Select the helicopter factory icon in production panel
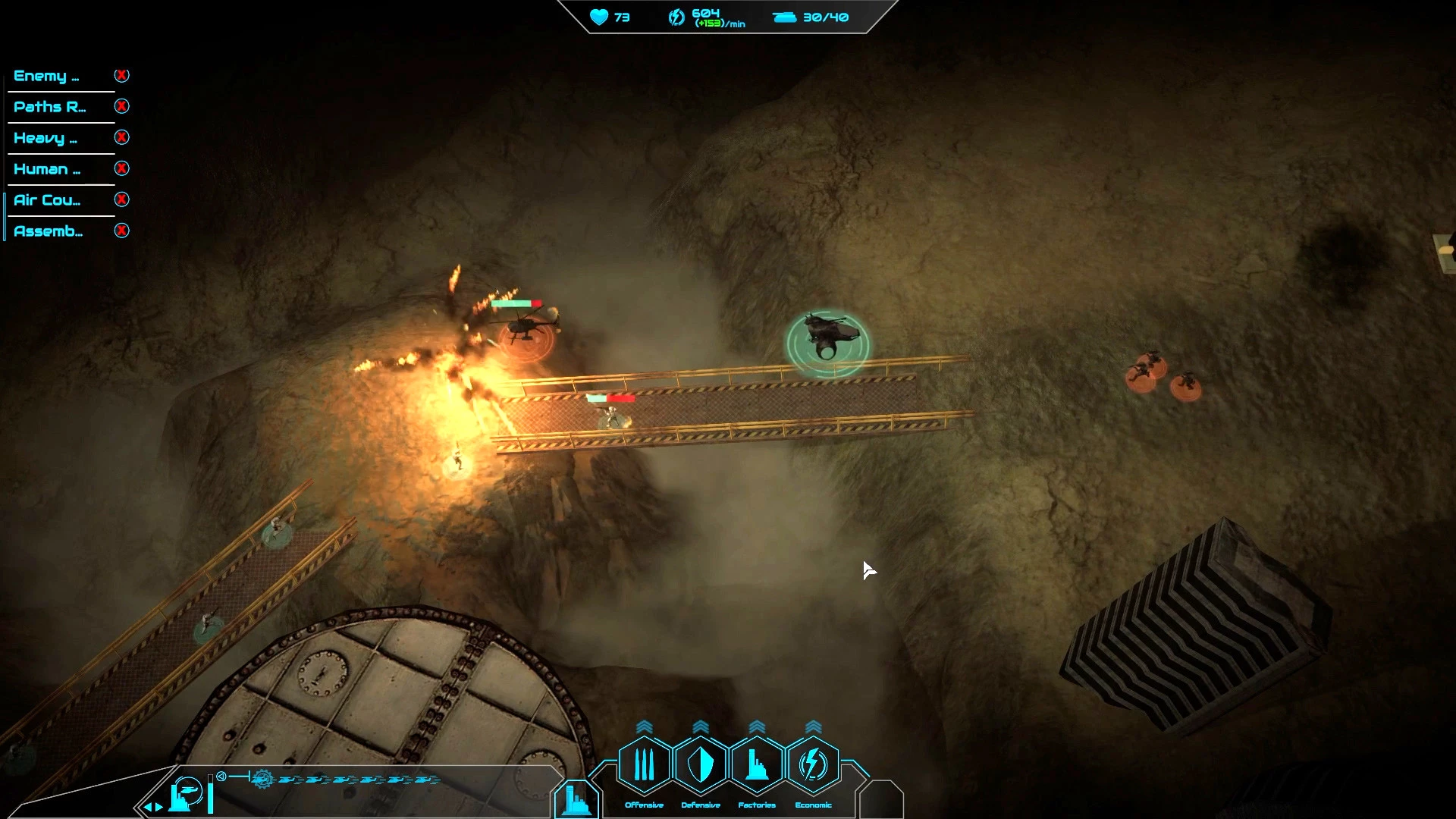Screen dimensions: 1456x819 [x=186, y=793]
